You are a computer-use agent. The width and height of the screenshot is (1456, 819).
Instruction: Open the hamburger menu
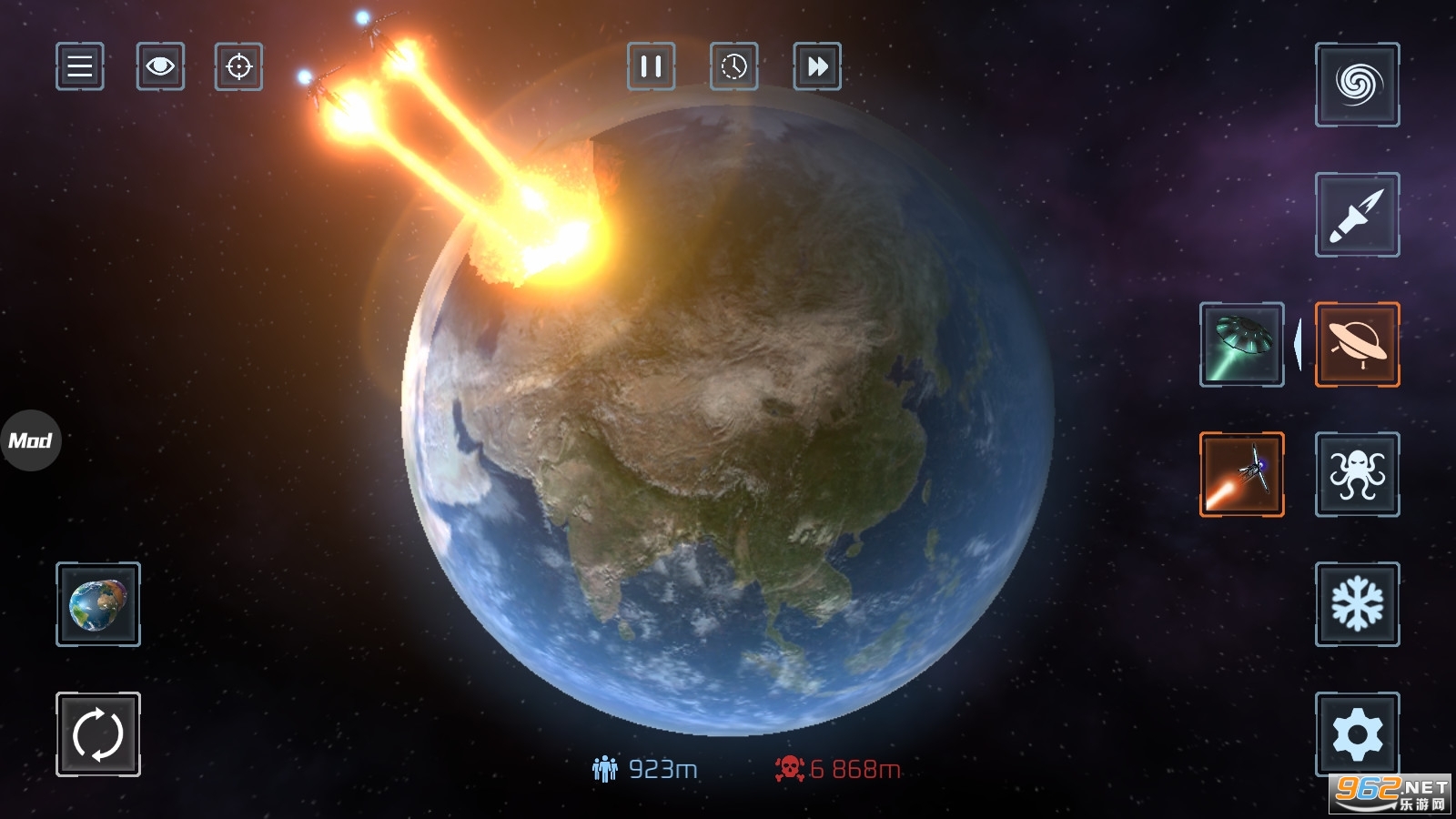[80, 66]
